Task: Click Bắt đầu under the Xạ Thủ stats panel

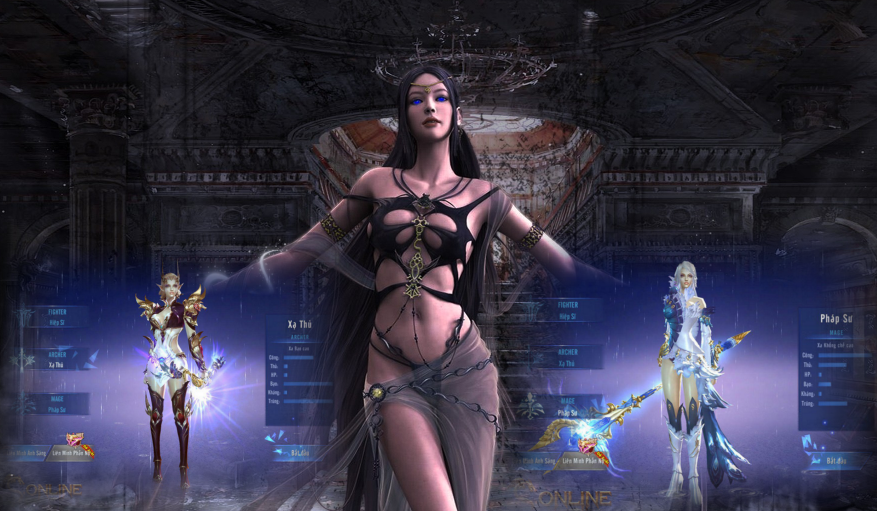Action: pos(297,452)
